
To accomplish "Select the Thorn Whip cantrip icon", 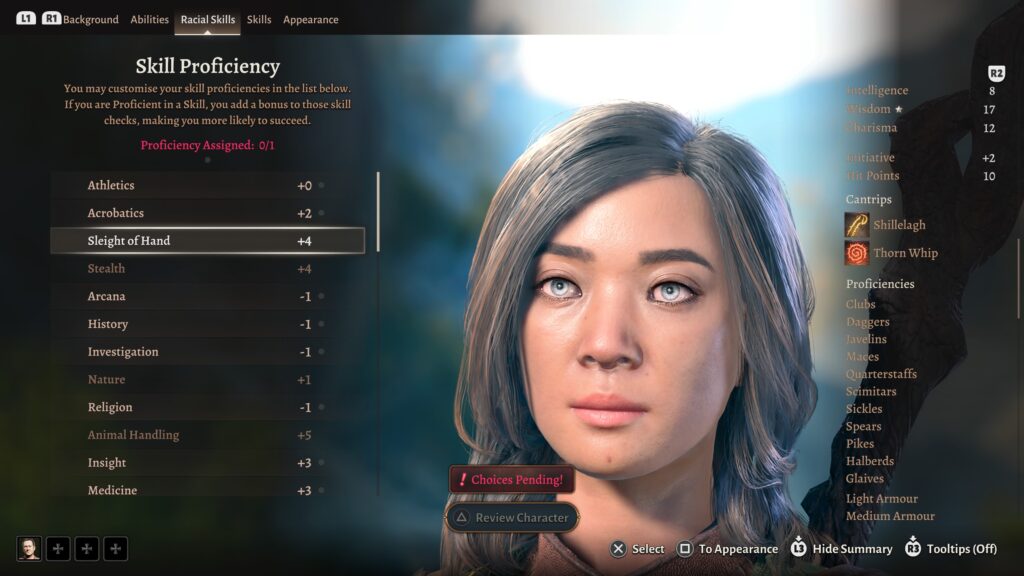I will coord(857,253).
